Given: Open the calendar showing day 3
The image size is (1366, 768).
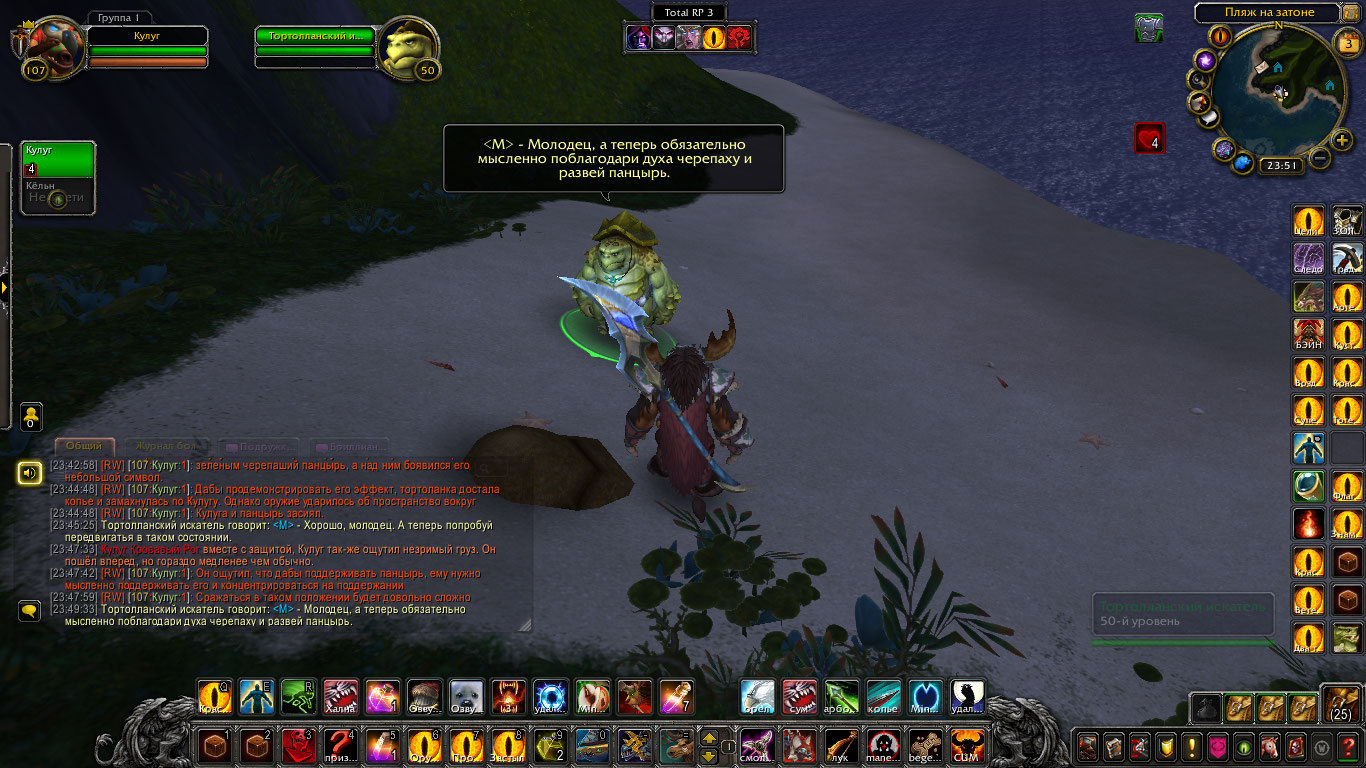Looking at the screenshot, I should coord(1348,43).
